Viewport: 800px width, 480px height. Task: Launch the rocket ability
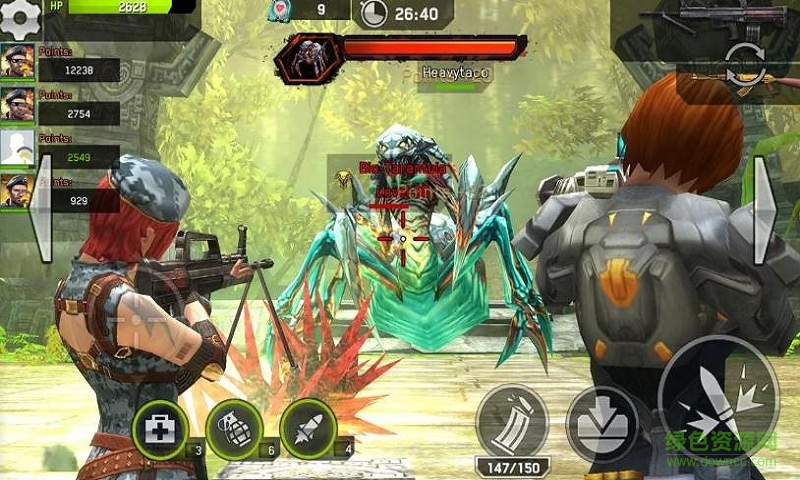[308, 430]
